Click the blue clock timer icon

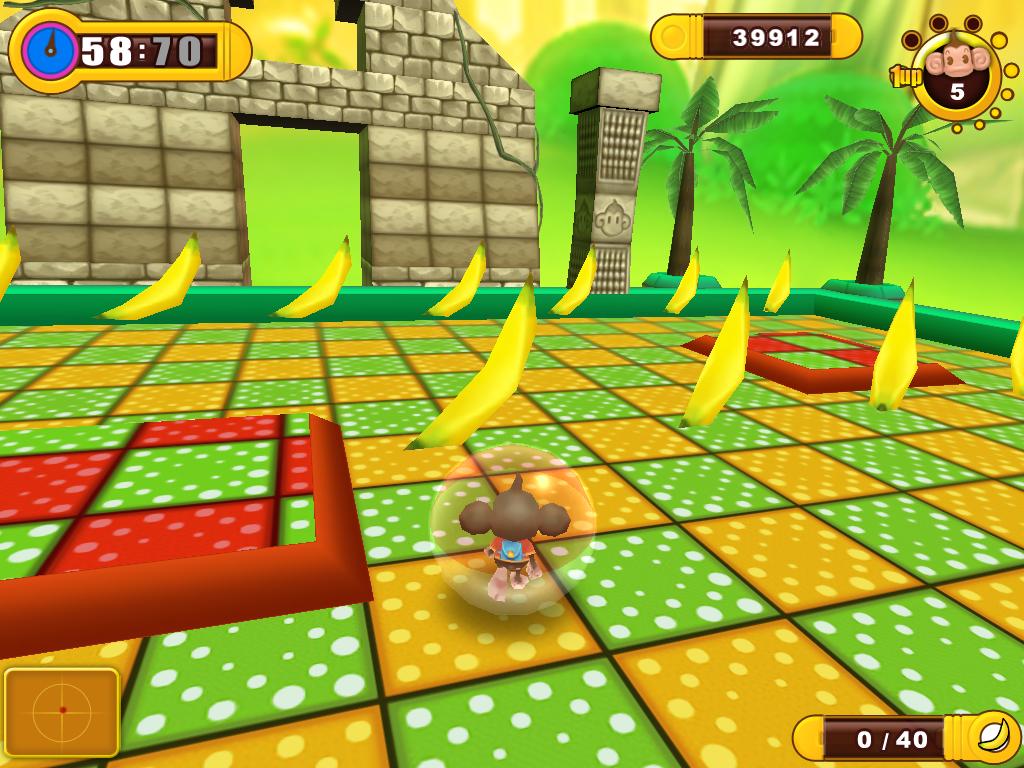pyautogui.click(x=47, y=50)
